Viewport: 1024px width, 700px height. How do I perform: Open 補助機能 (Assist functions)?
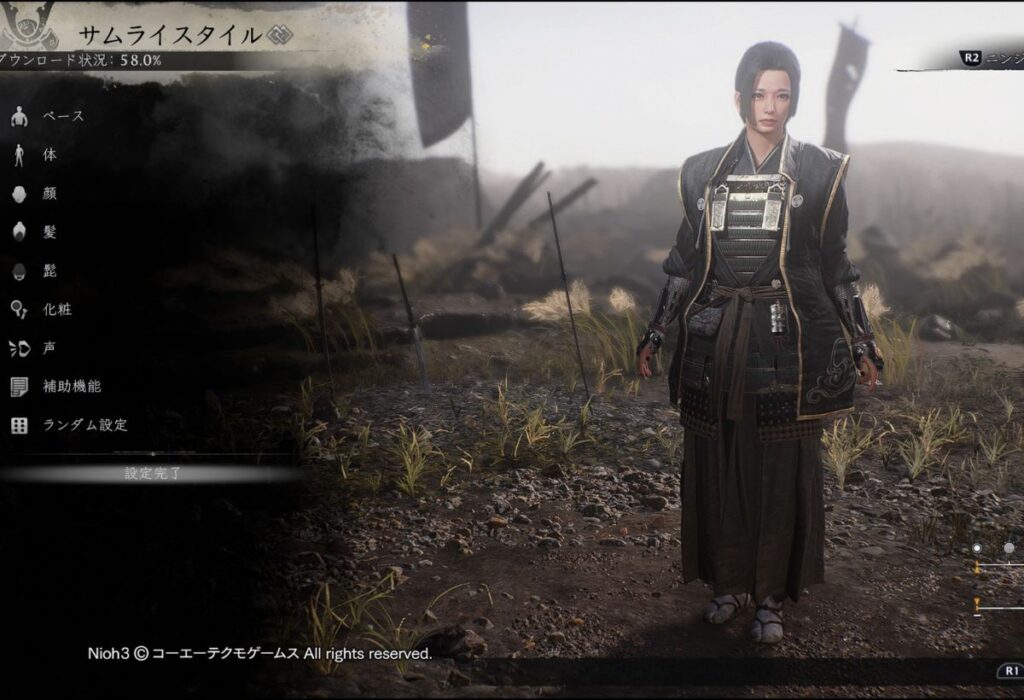pyautogui.click(x=71, y=386)
